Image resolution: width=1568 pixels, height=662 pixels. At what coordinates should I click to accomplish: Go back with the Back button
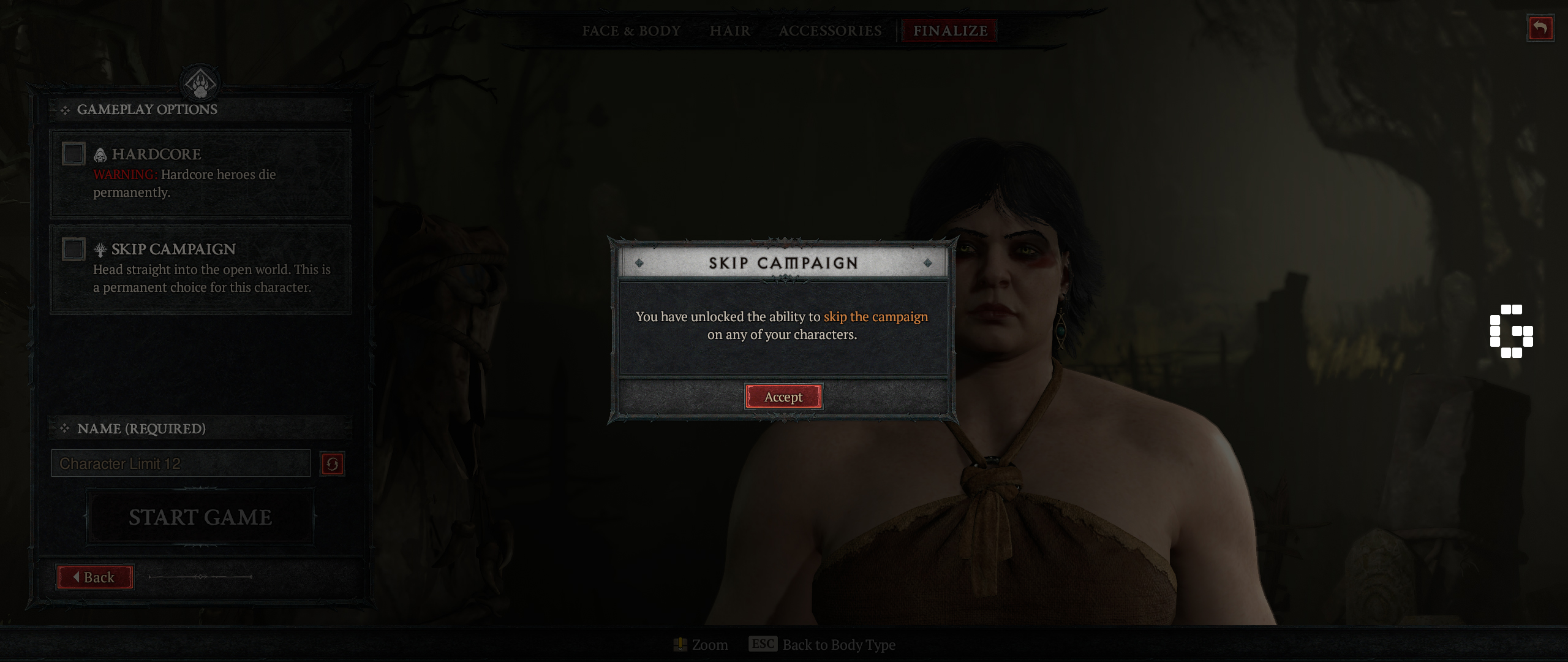pyautogui.click(x=95, y=577)
